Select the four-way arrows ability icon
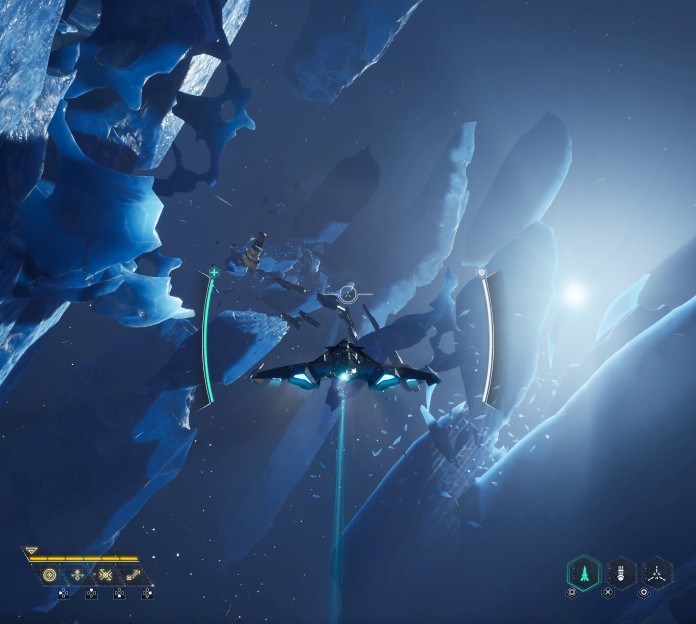Screen dimensions: 696x624 [78, 575]
